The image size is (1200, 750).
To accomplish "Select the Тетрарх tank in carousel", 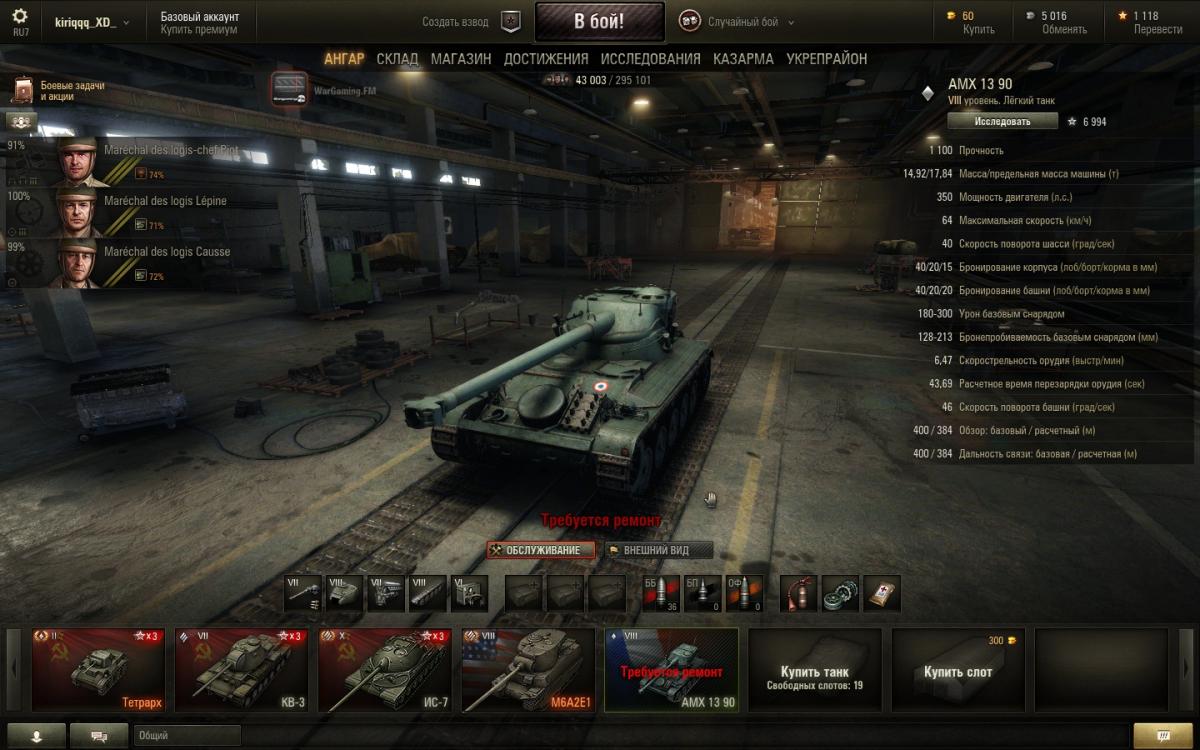I will (x=97, y=669).
